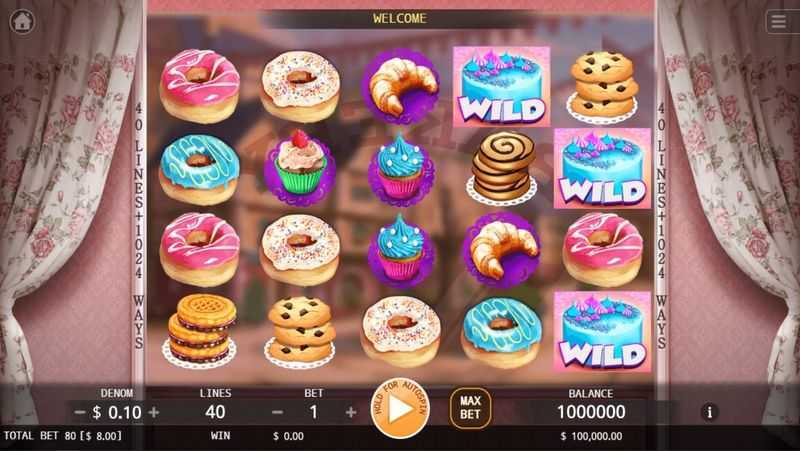
Task: Set the wager using MAX BET
Action: [x=470, y=408]
